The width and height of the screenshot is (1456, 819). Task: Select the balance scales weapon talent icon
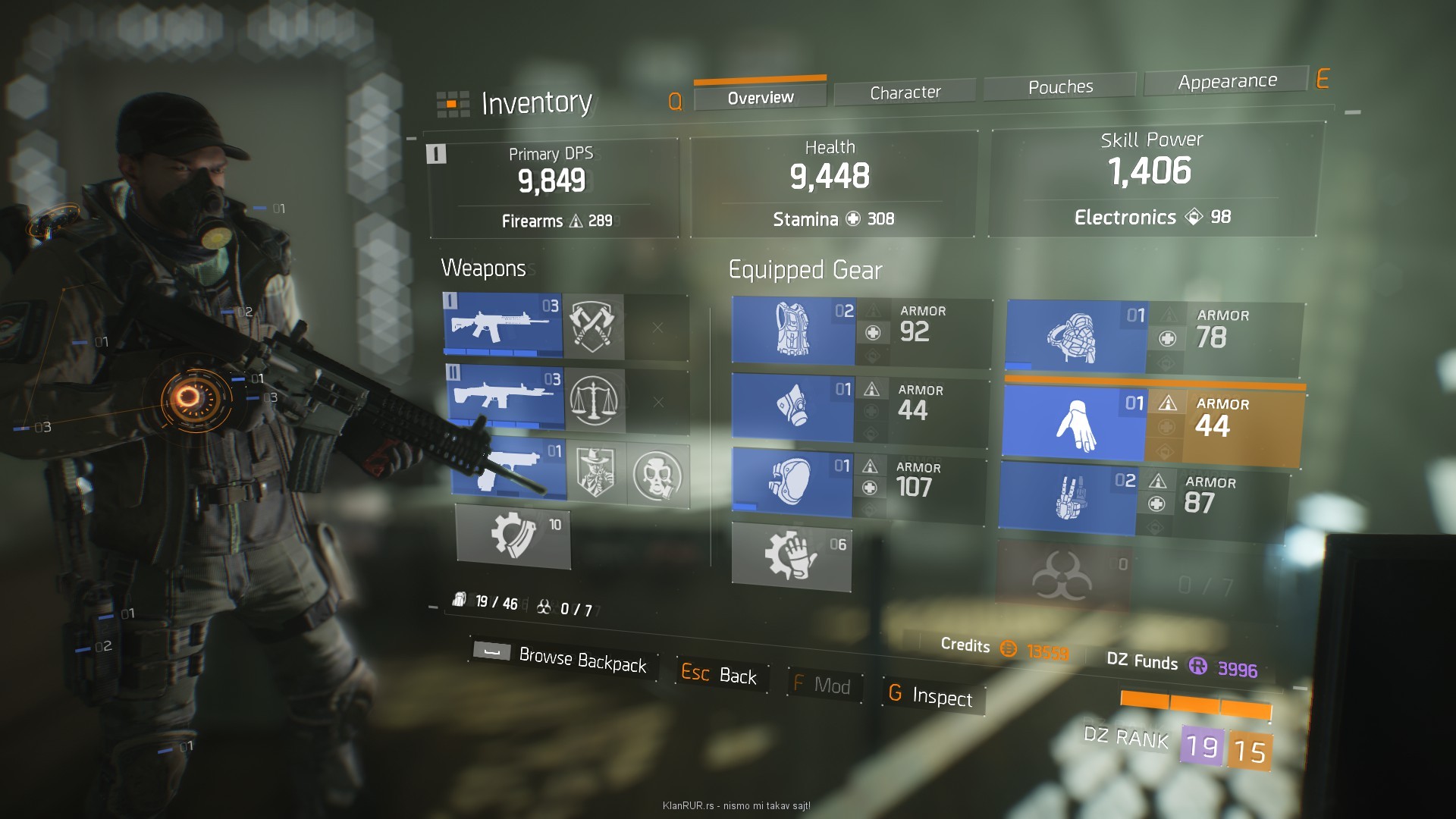click(595, 400)
